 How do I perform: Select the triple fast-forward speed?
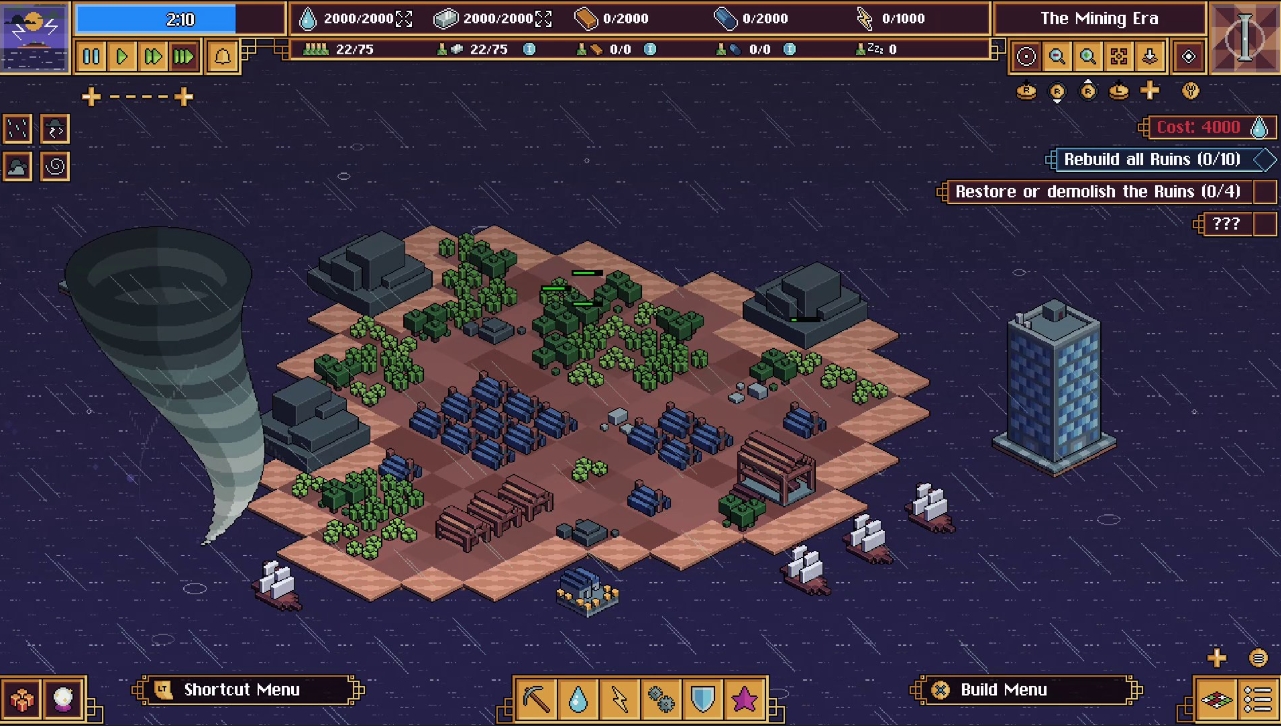pyautogui.click(x=184, y=57)
